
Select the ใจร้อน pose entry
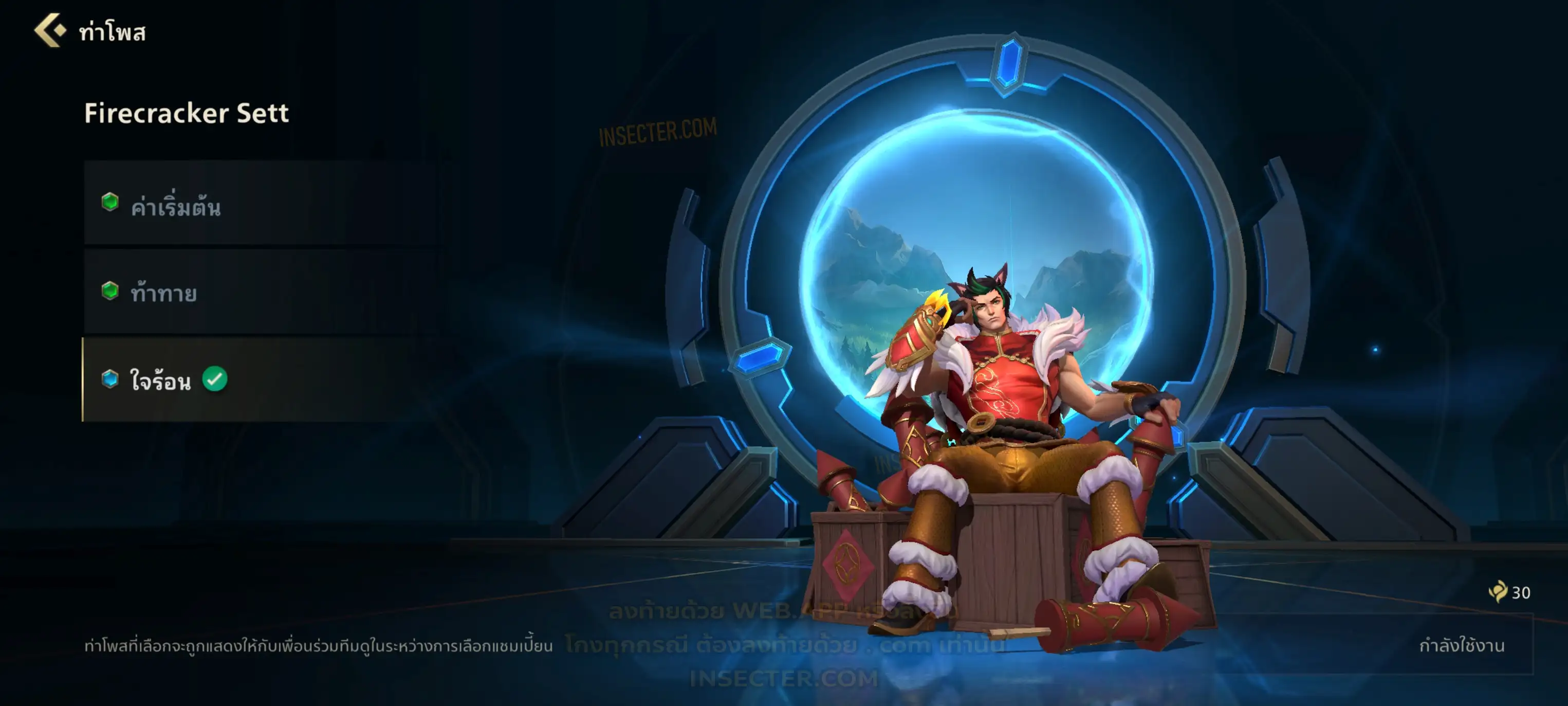coord(262,380)
